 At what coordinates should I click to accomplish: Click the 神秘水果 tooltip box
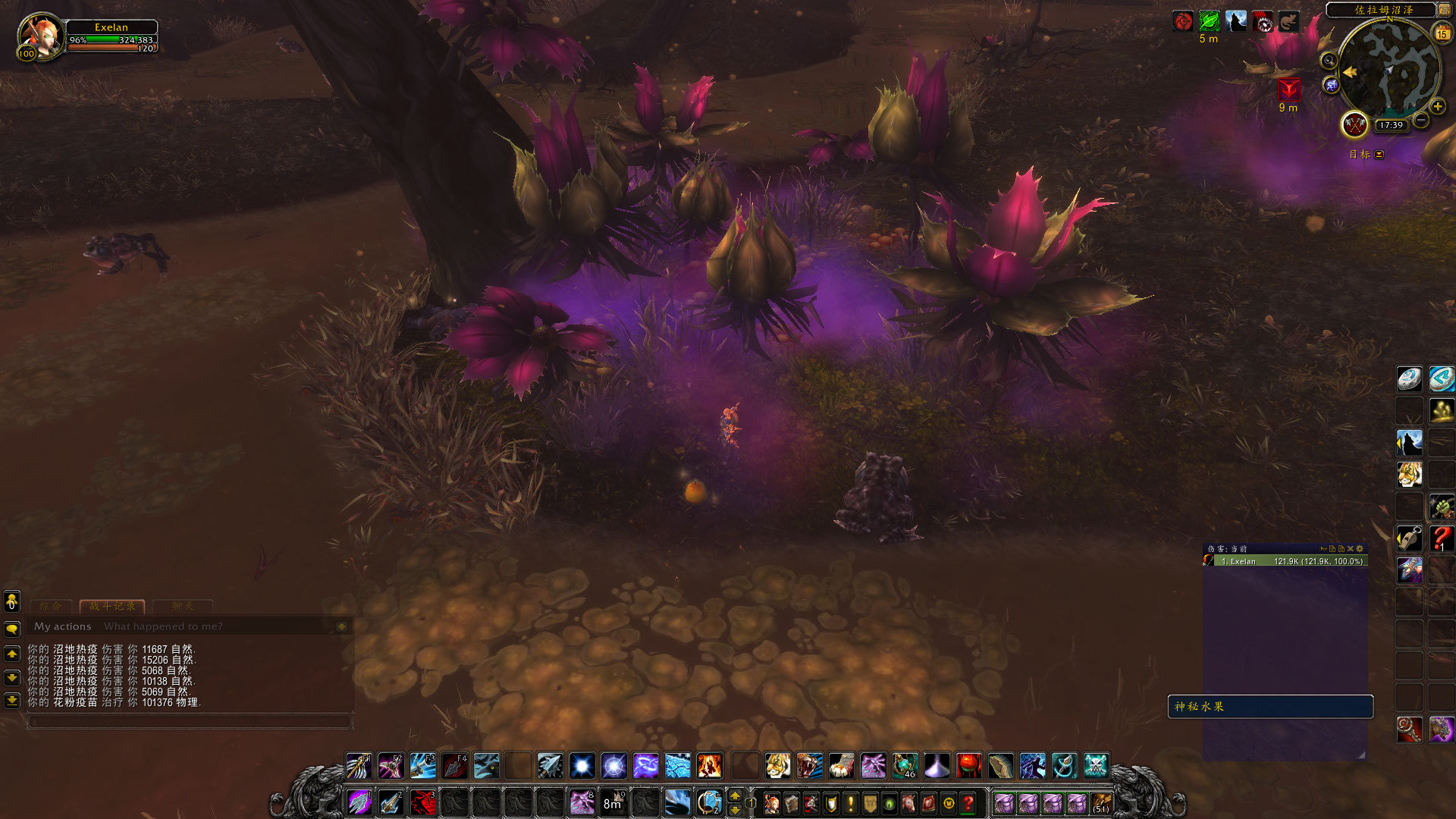click(1270, 707)
